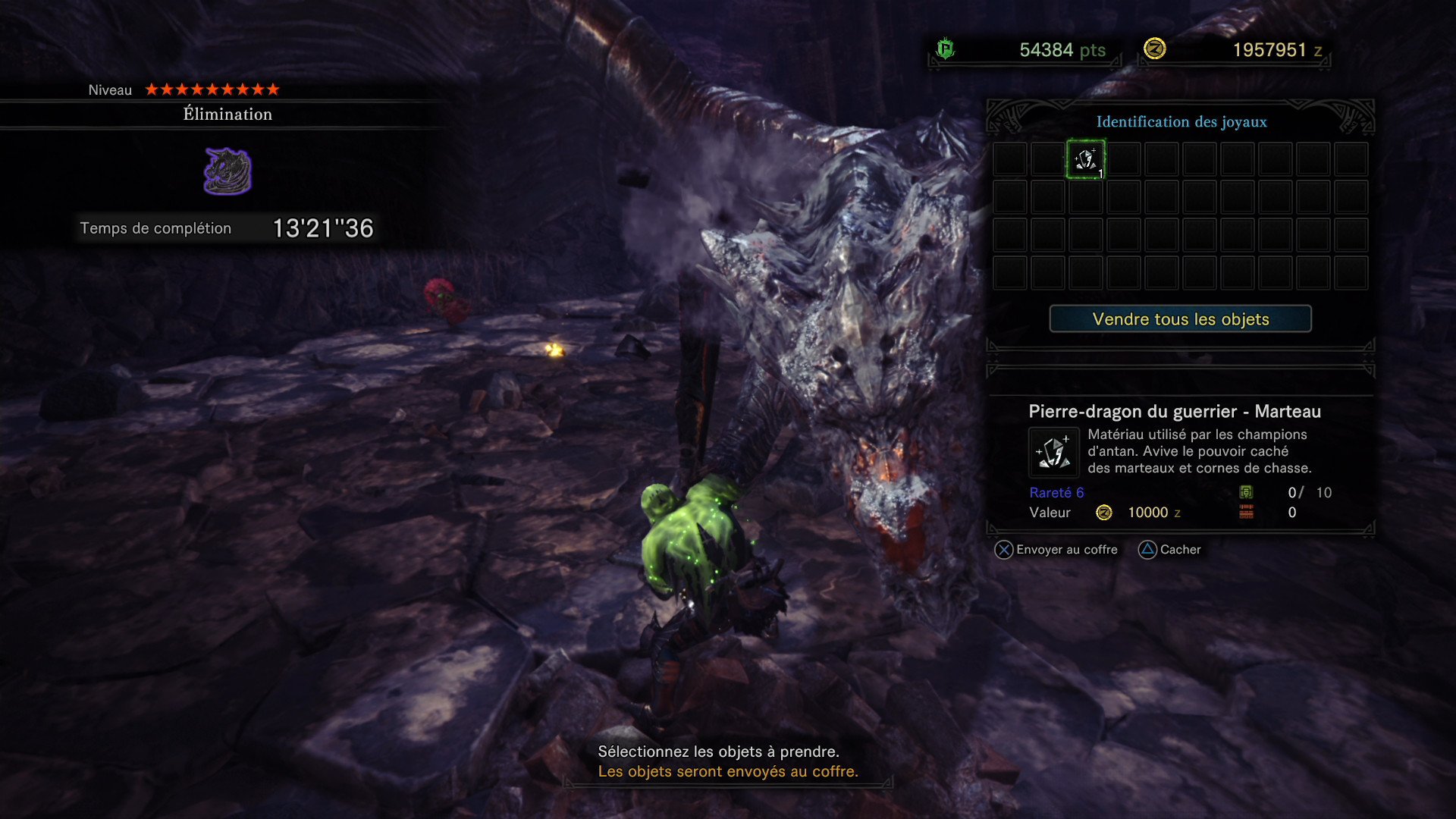
Task: Click the Nergigante monster icon above the completion time
Action: coord(227,168)
